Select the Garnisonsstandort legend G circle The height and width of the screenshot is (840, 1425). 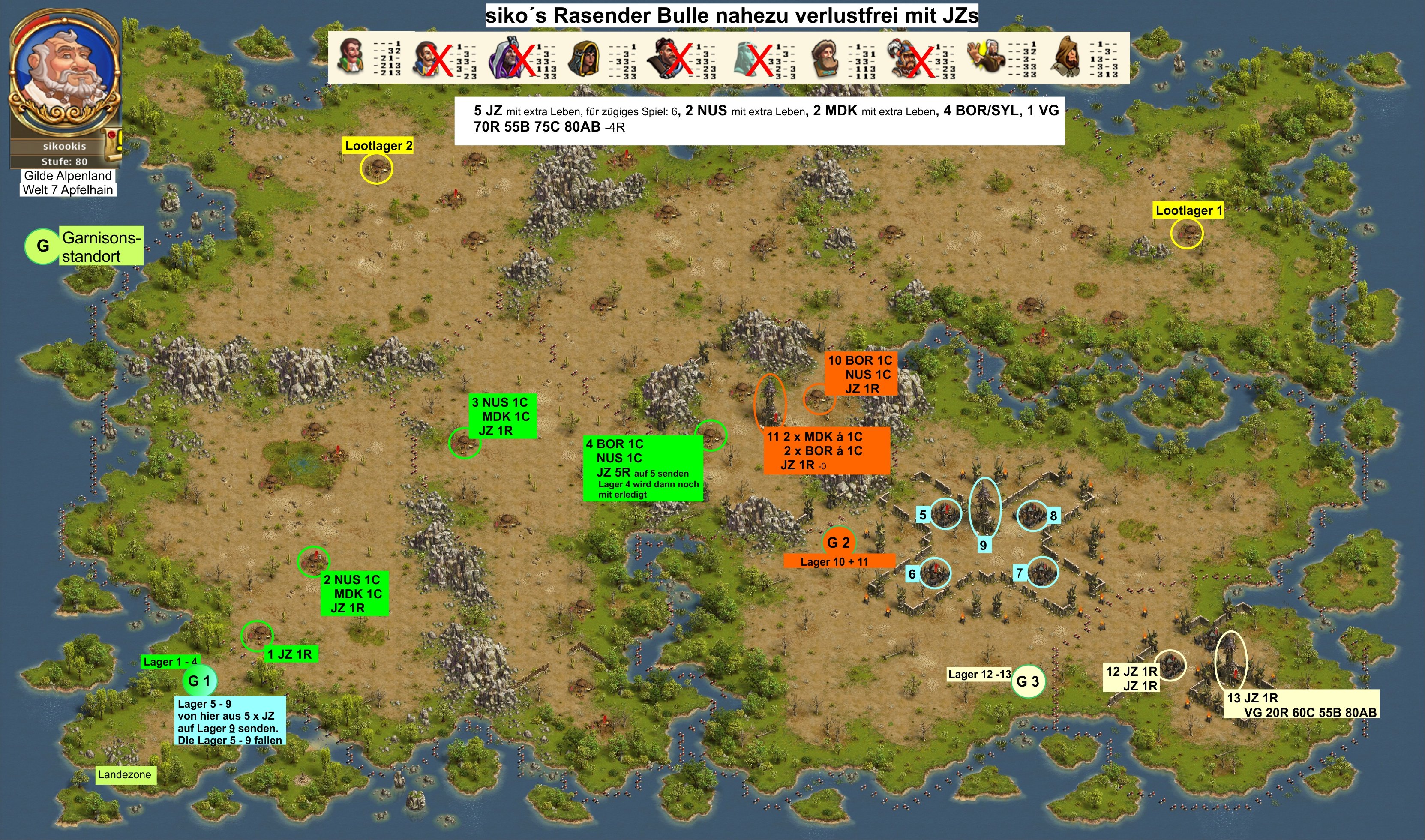coord(42,246)
